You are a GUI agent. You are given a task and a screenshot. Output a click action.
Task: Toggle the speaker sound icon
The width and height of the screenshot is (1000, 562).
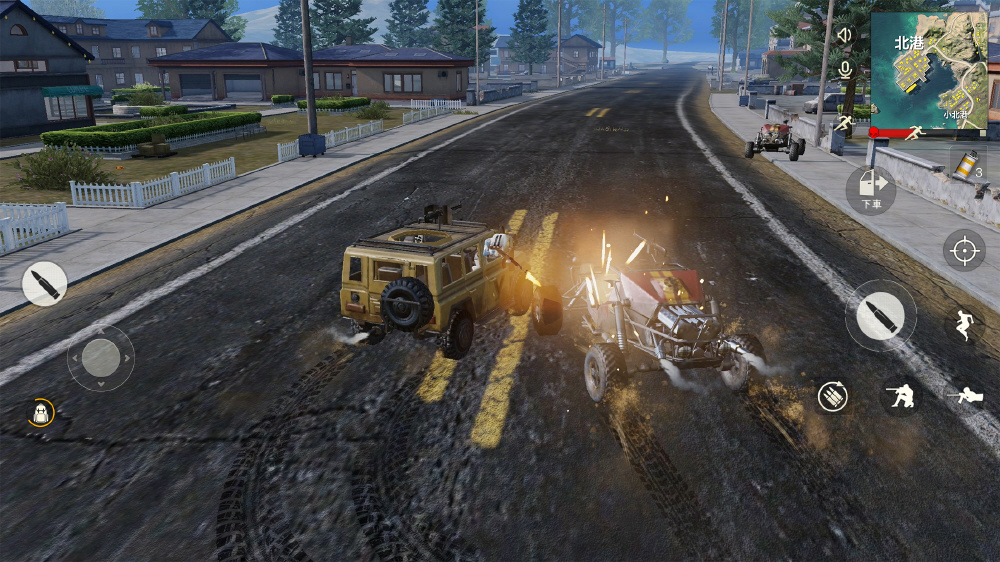(x=845, y=35)
